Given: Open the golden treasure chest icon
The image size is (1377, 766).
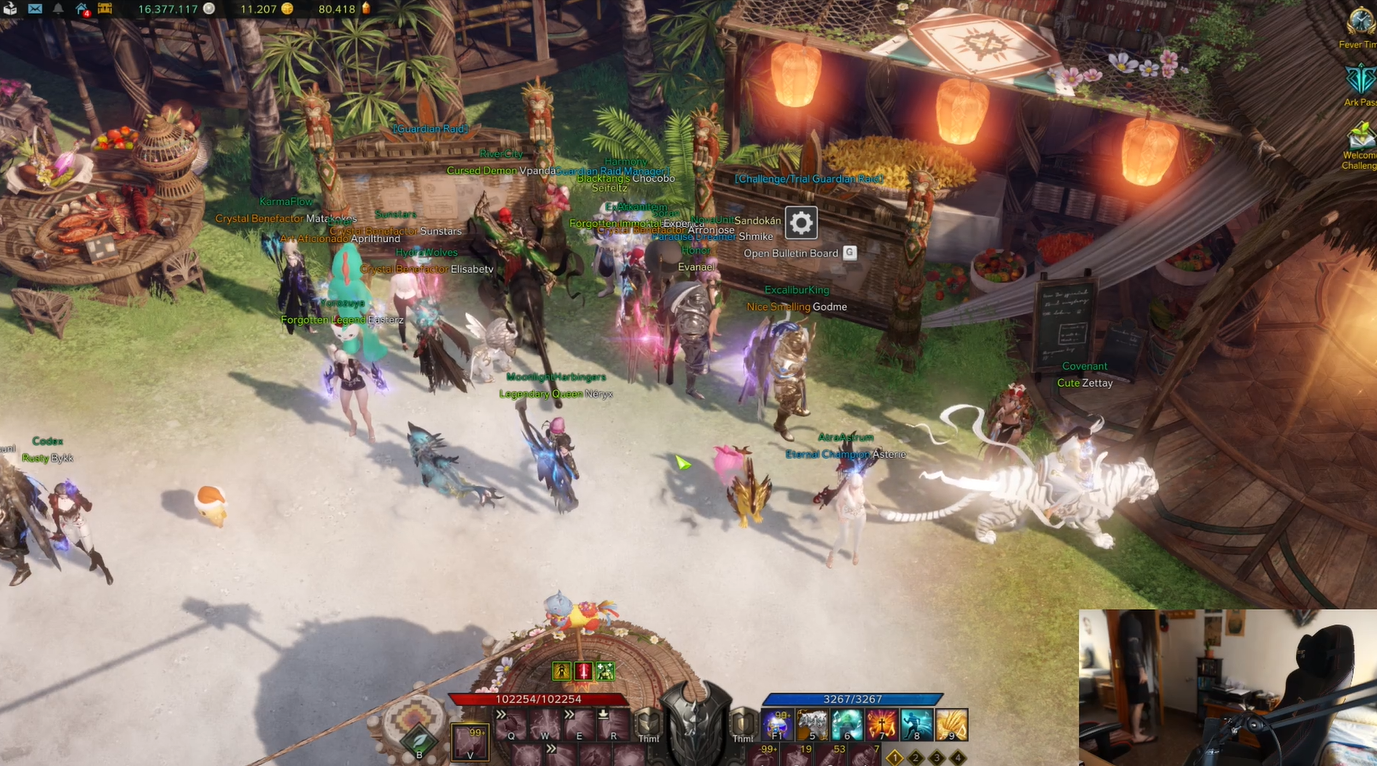Looking at the screenshot, I should click(104, 9).
